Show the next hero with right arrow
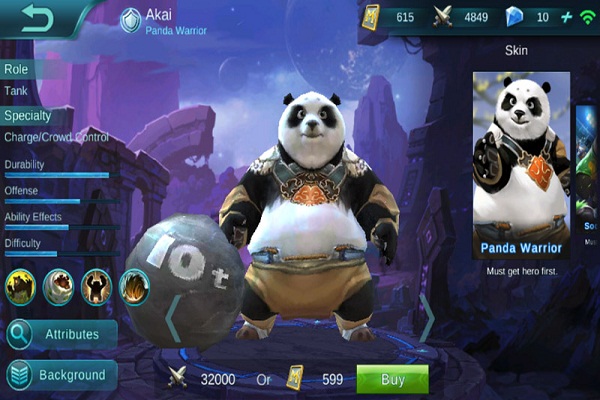 (x=428, y=318)
